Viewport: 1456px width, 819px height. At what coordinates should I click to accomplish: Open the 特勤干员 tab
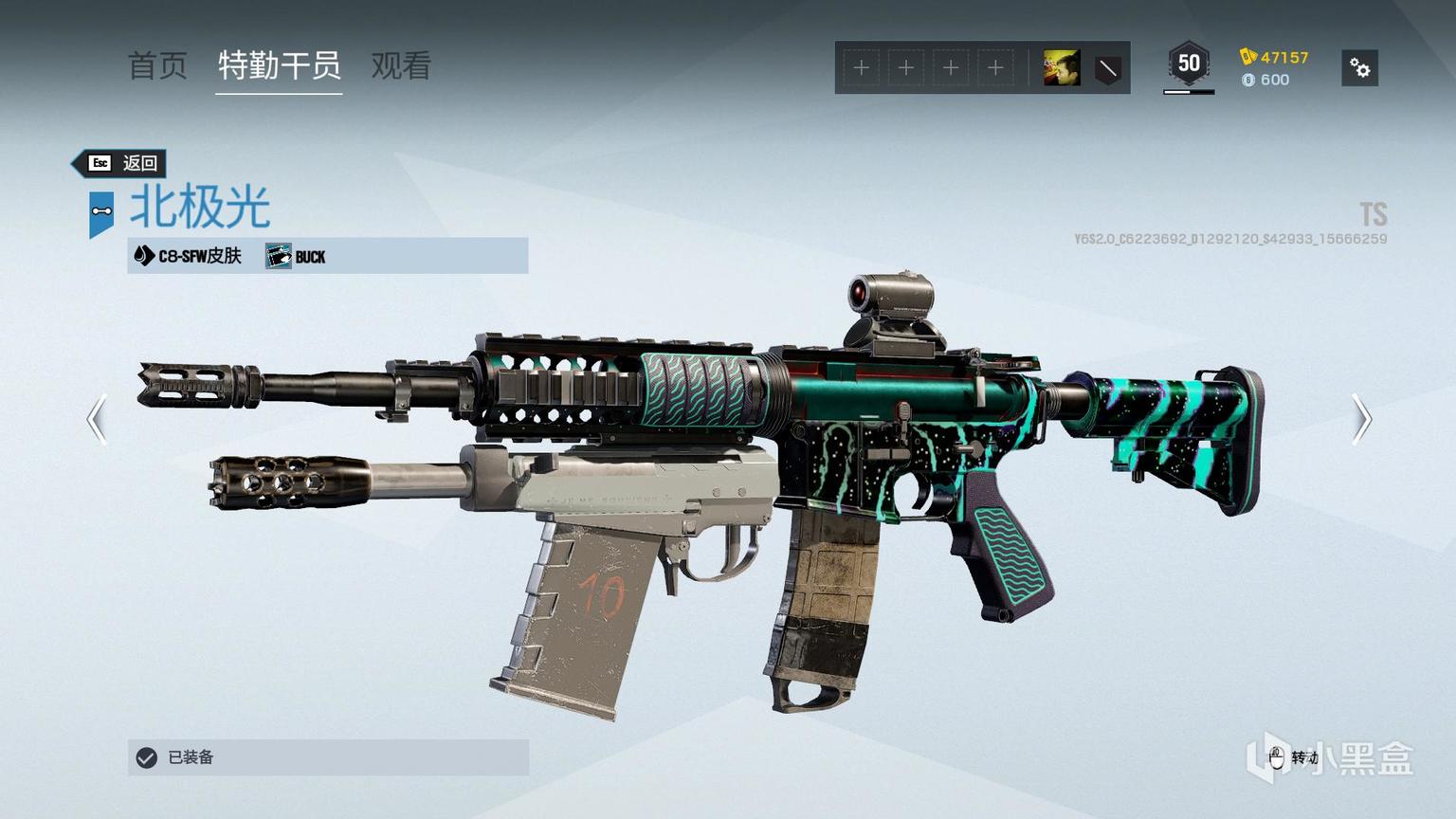coord(279,65)
